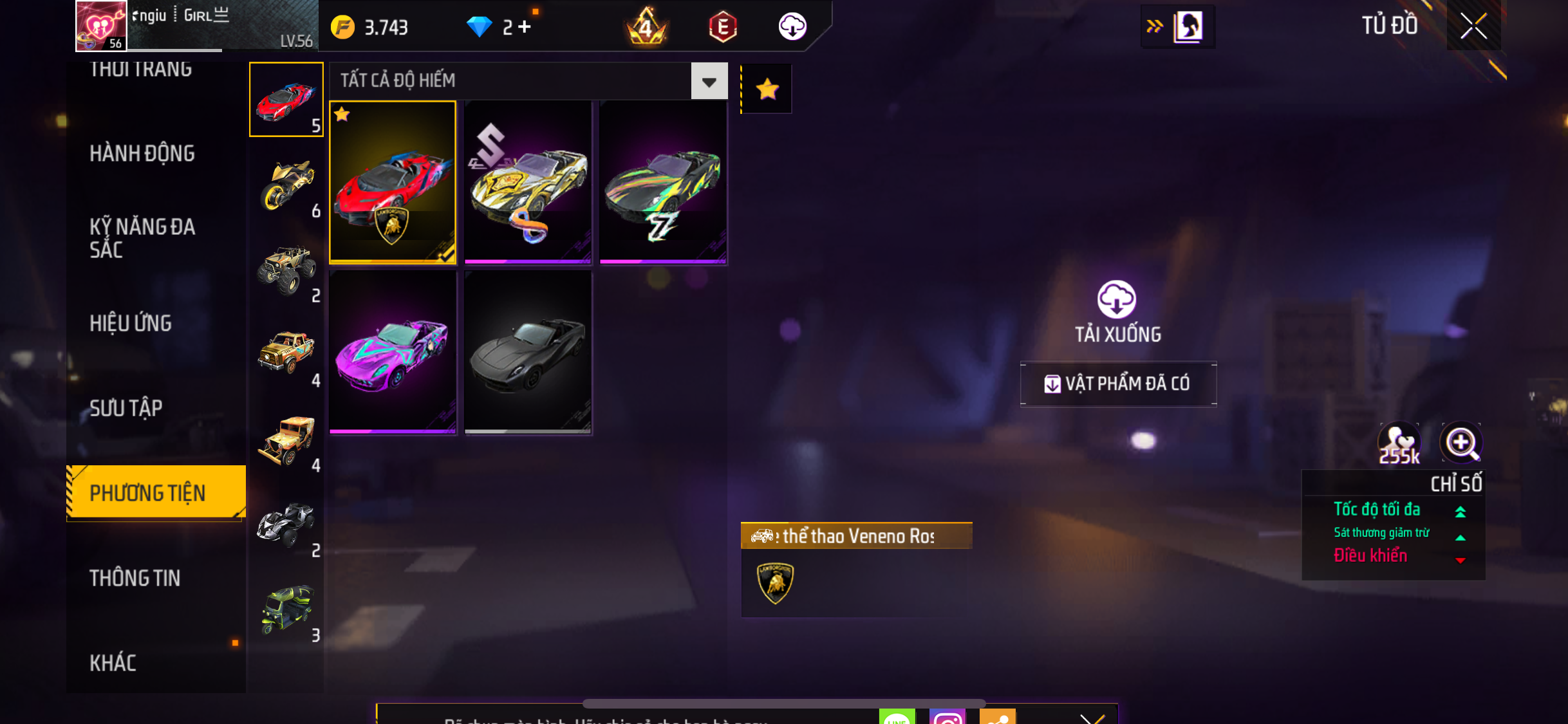
Task: Show the Thông Tin category
Action: click(135, 578)
